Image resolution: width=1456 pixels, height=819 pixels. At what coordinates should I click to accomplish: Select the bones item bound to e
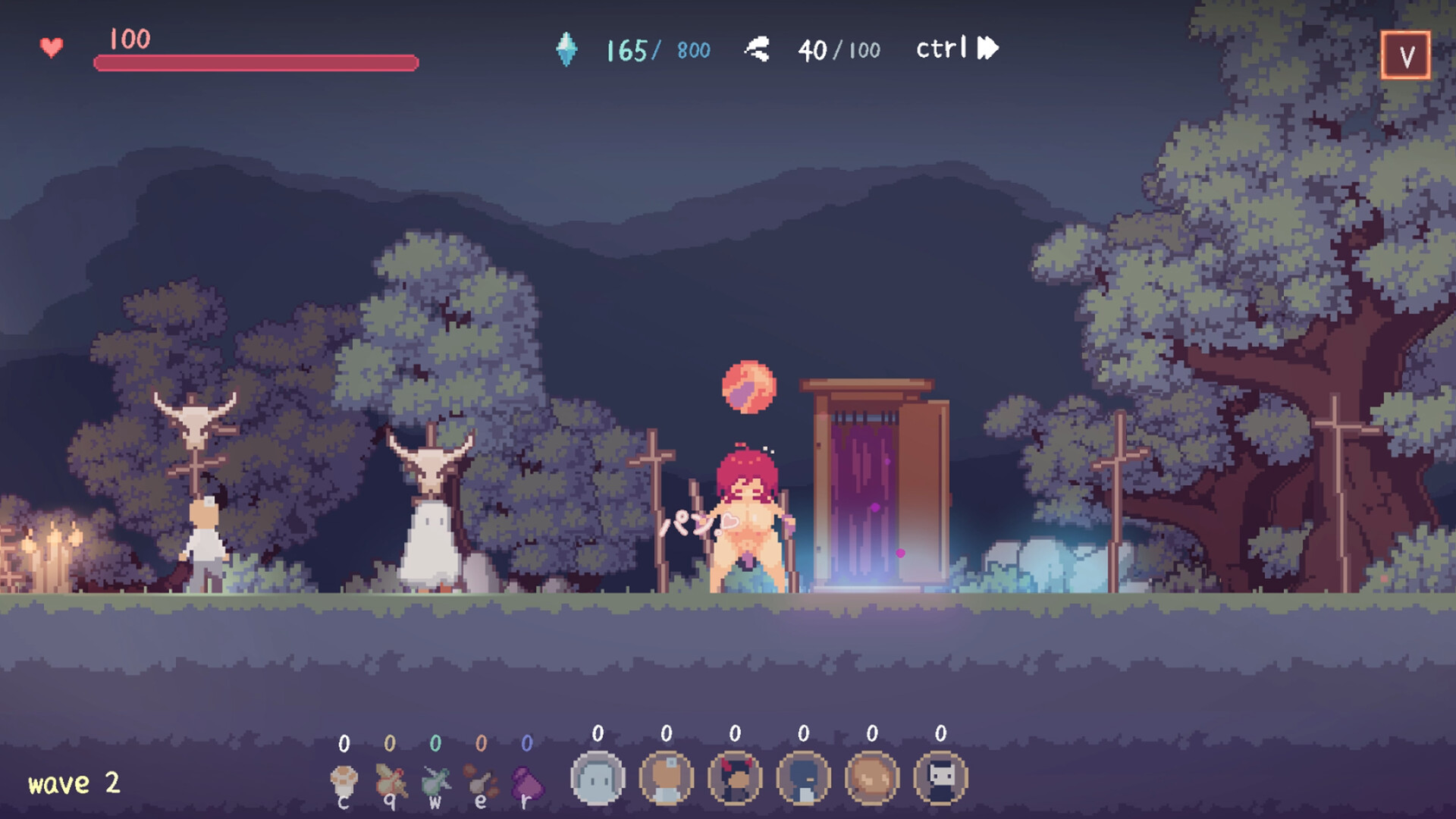tap(478, 777)
